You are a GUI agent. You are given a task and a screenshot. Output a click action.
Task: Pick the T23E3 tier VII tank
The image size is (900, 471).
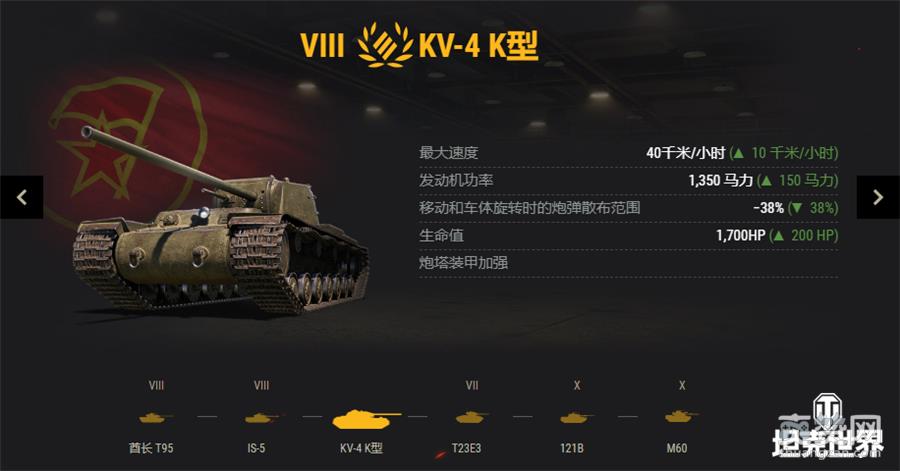[x=472, y=417]
